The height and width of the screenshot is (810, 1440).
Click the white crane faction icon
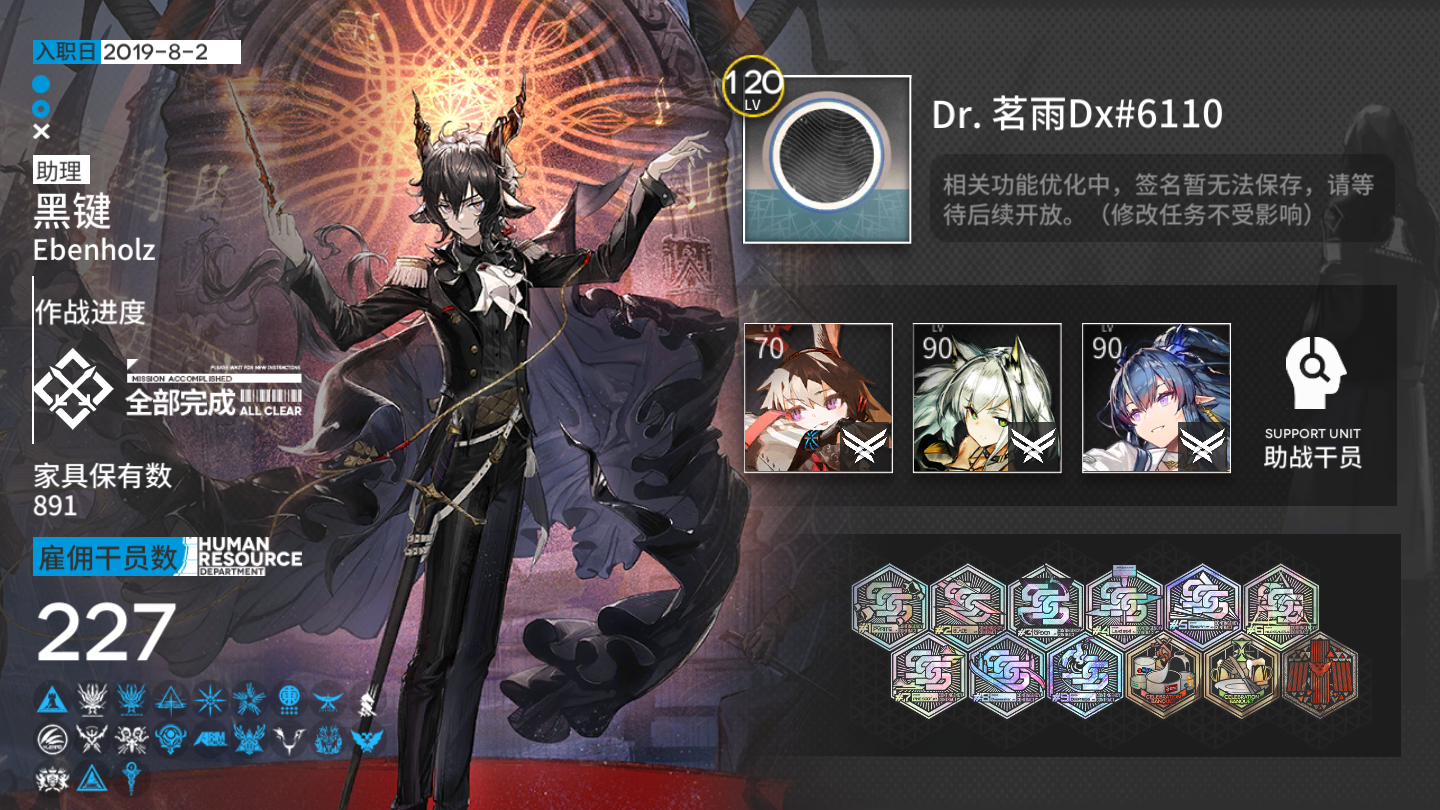287,737
